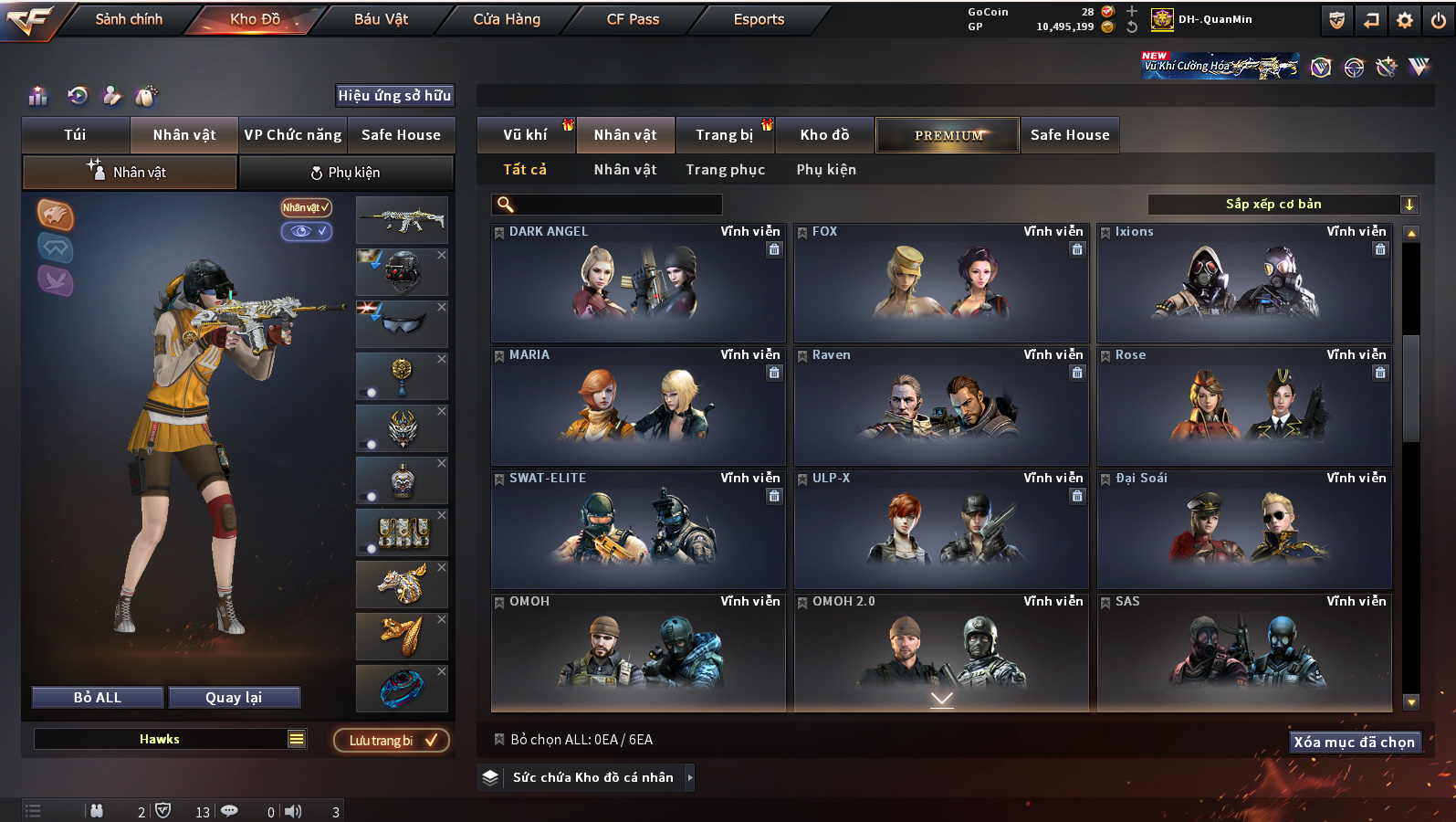This screenshot has width=1456, height=822.
Task: Click the Quay lại back button
Action: click(234, 698)
